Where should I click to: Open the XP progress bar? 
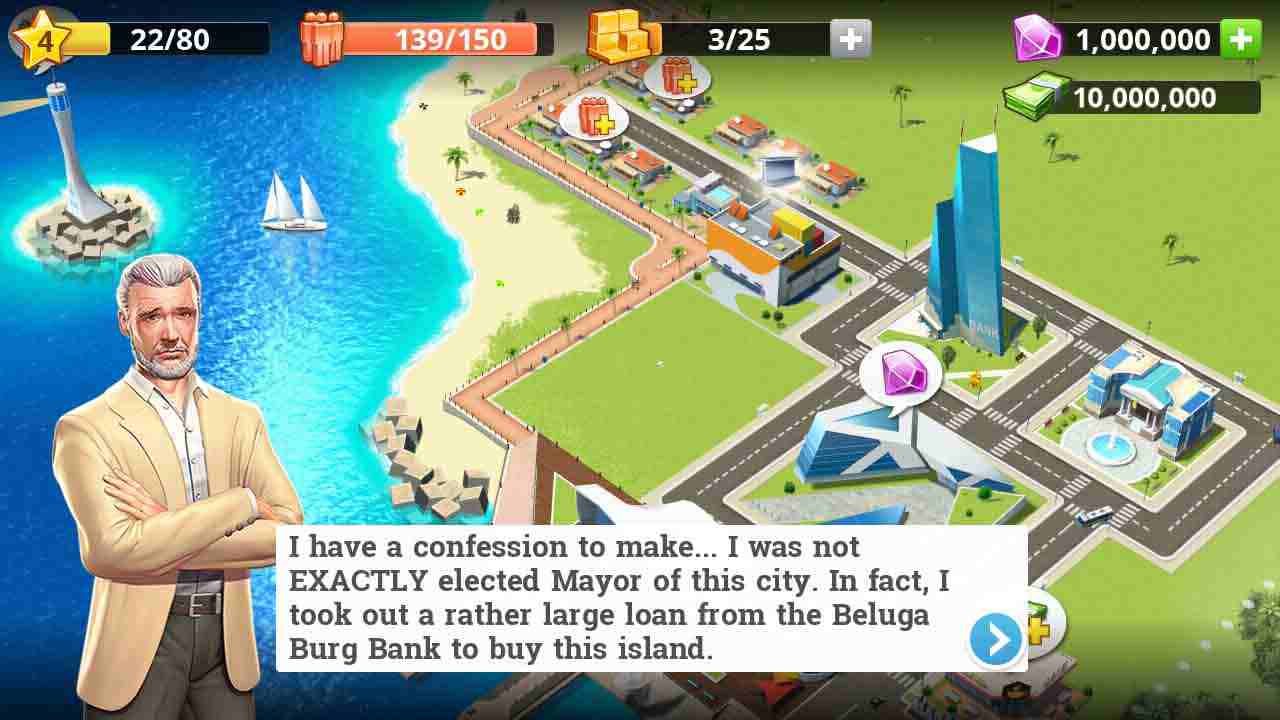(x=170, y=37)
